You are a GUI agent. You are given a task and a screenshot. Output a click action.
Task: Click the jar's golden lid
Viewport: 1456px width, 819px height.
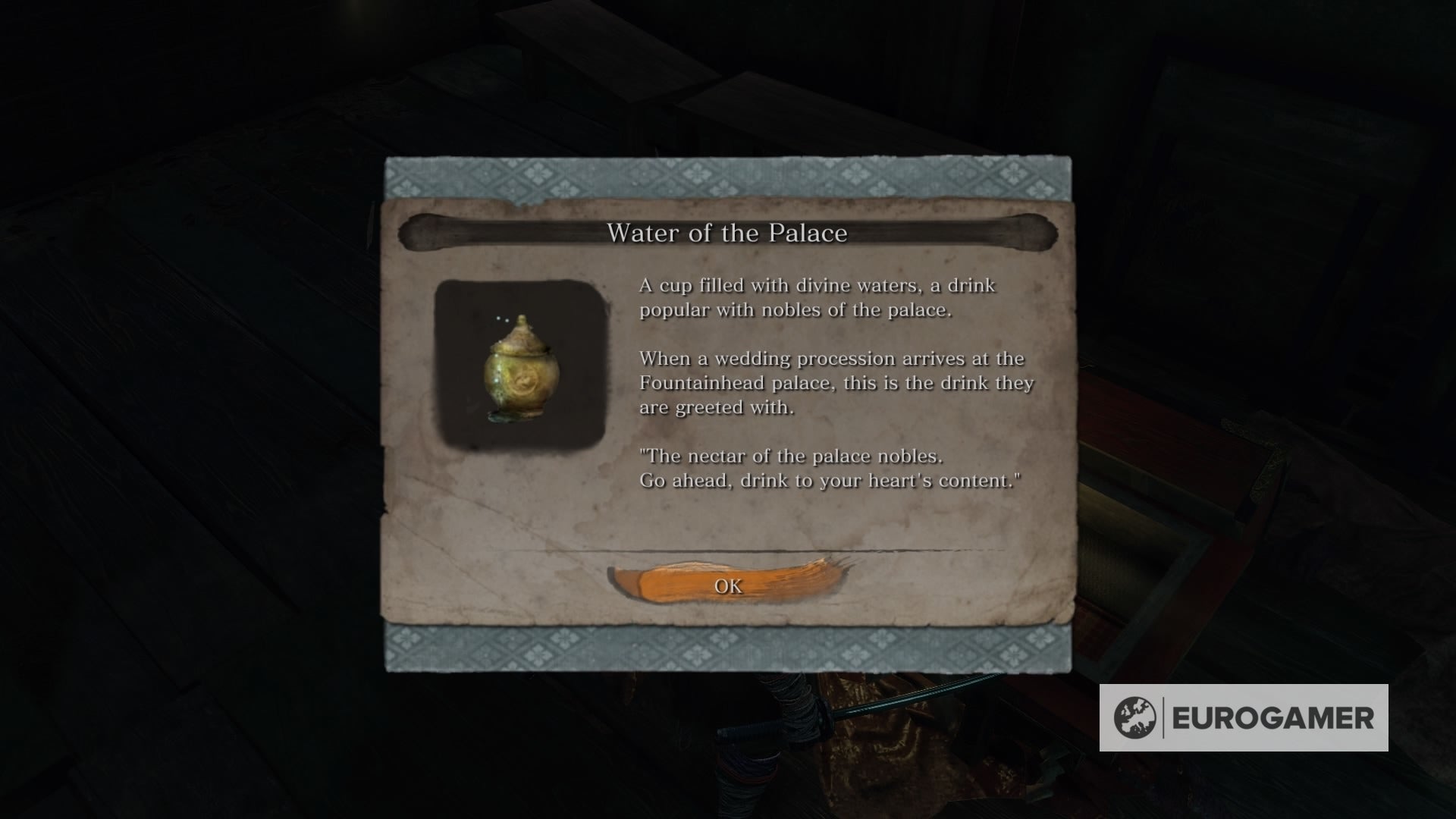[522, 337]
